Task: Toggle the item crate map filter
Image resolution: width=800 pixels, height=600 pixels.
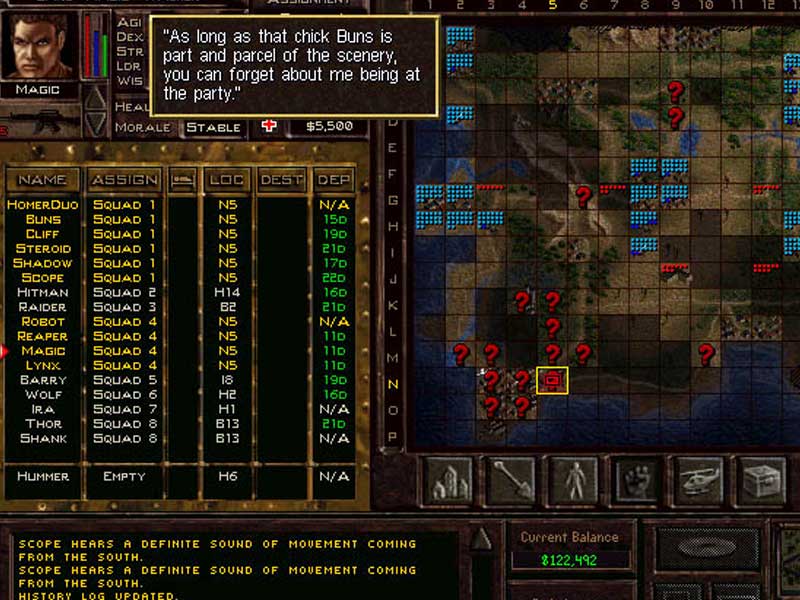Action: [760, 481]
